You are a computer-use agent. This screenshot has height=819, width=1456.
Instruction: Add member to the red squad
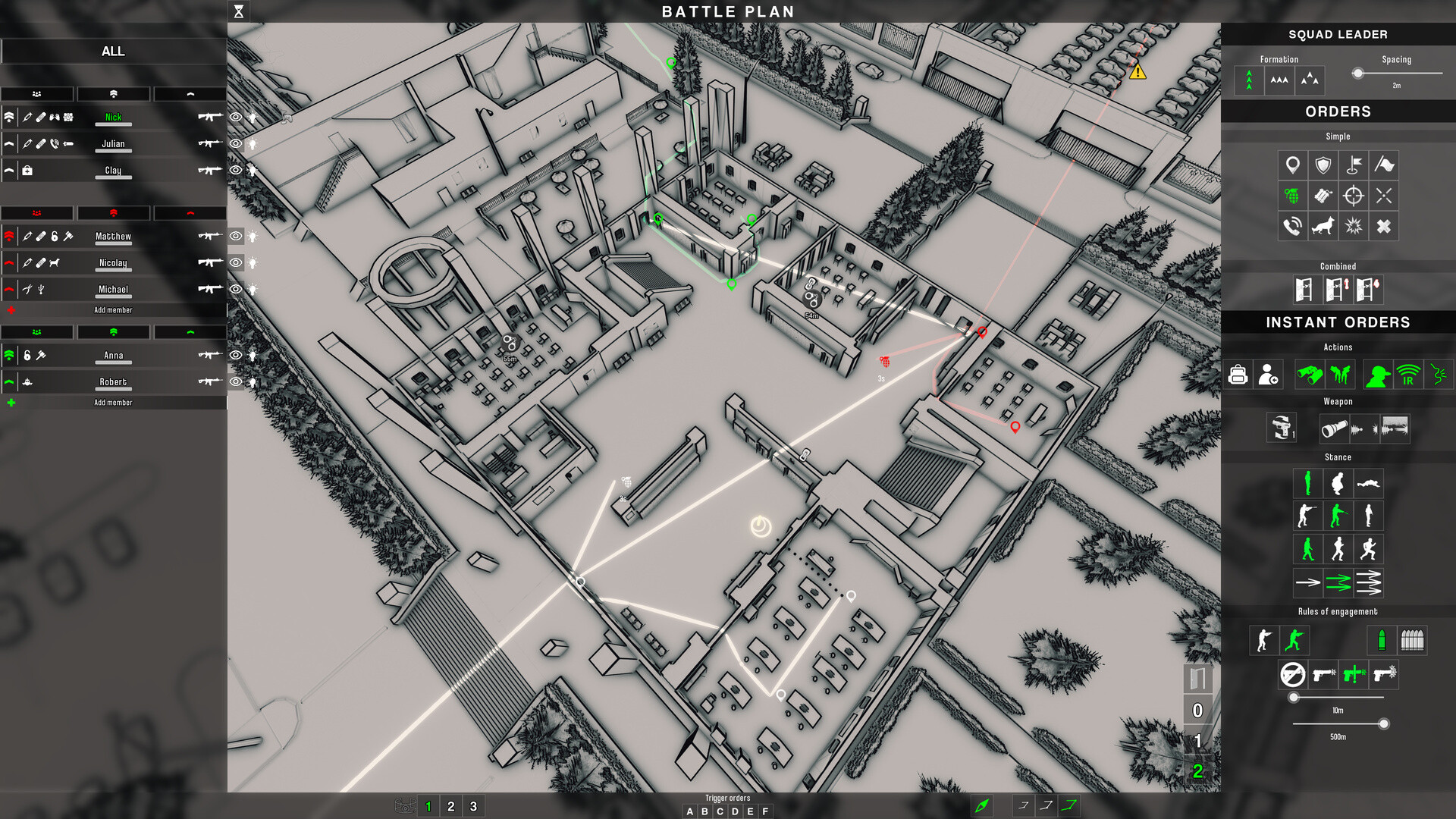pos(113,310)
